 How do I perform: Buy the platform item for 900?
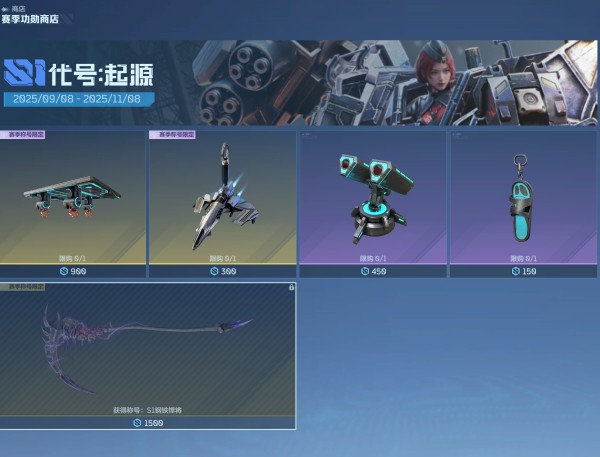(x=72, y=271)
